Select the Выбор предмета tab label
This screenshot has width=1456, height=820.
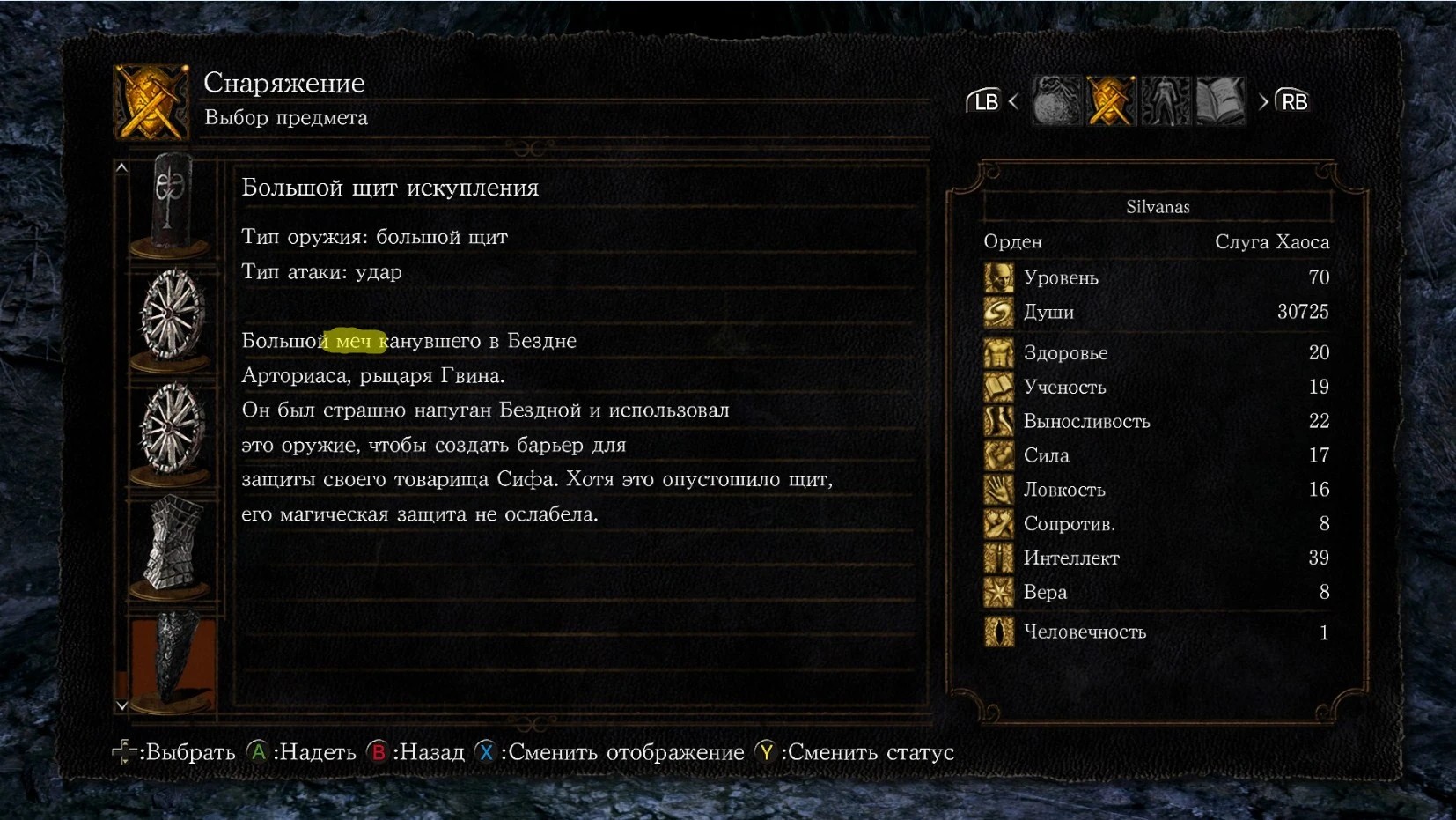click(286, 118)
